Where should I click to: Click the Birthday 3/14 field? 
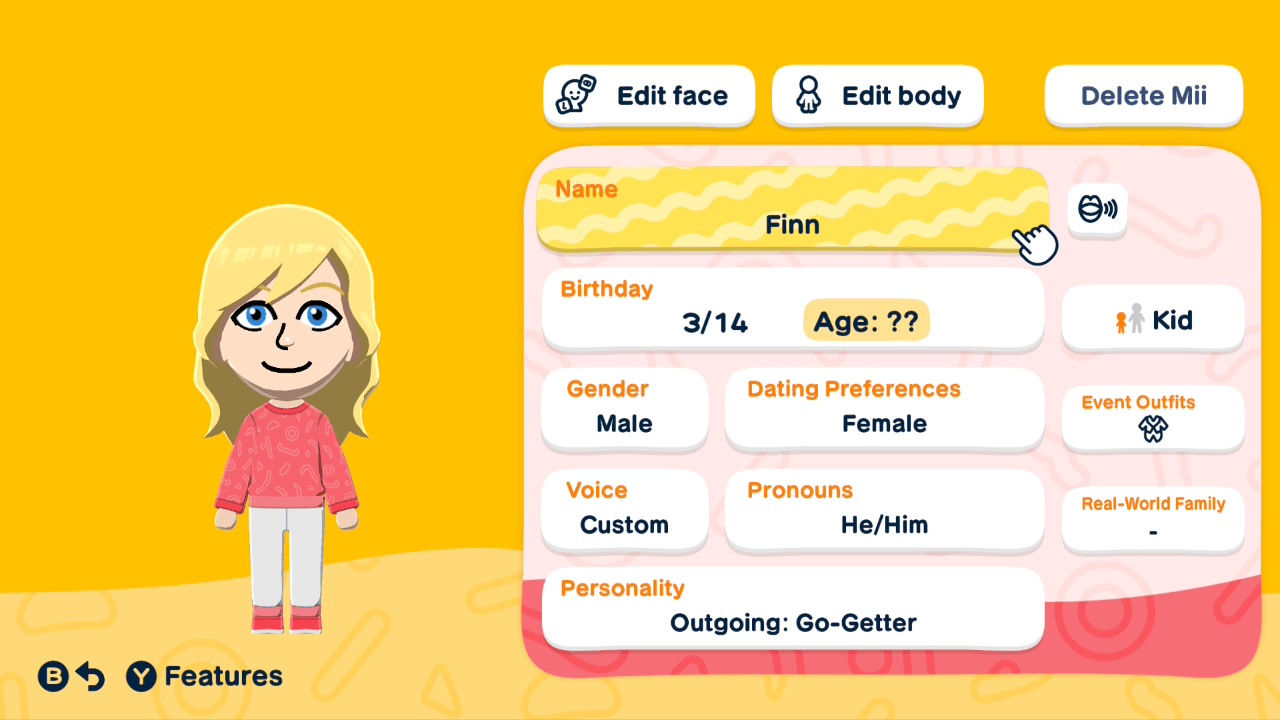(x=714, y=321)
